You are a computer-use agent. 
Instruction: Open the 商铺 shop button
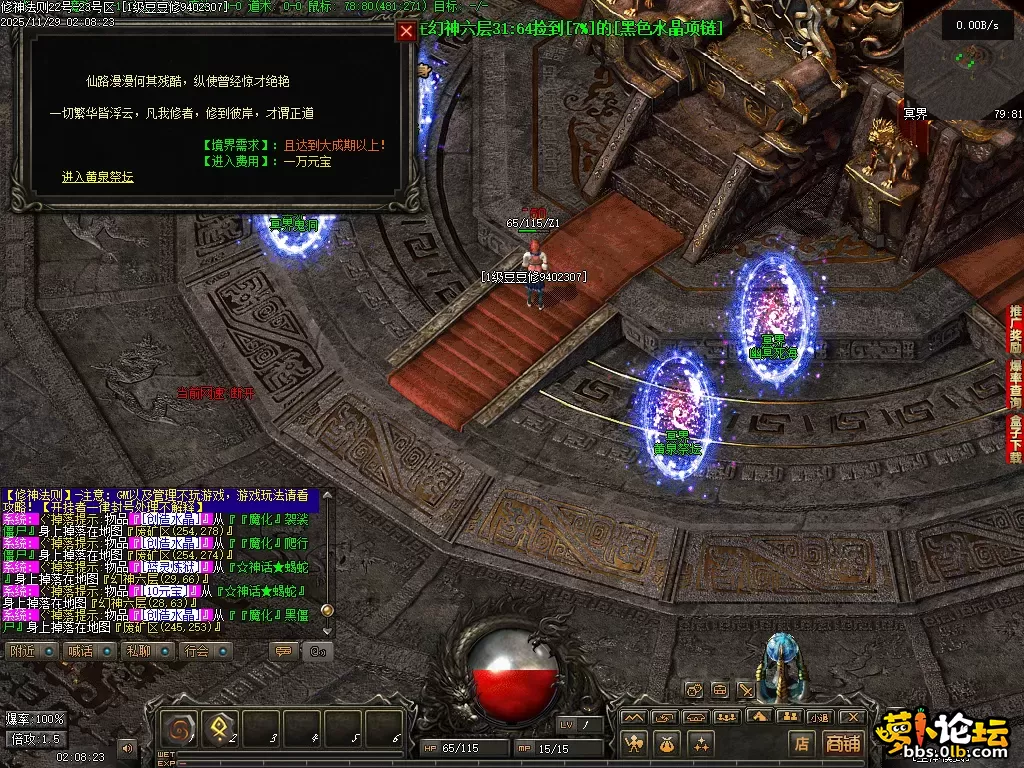pos(843,743)
